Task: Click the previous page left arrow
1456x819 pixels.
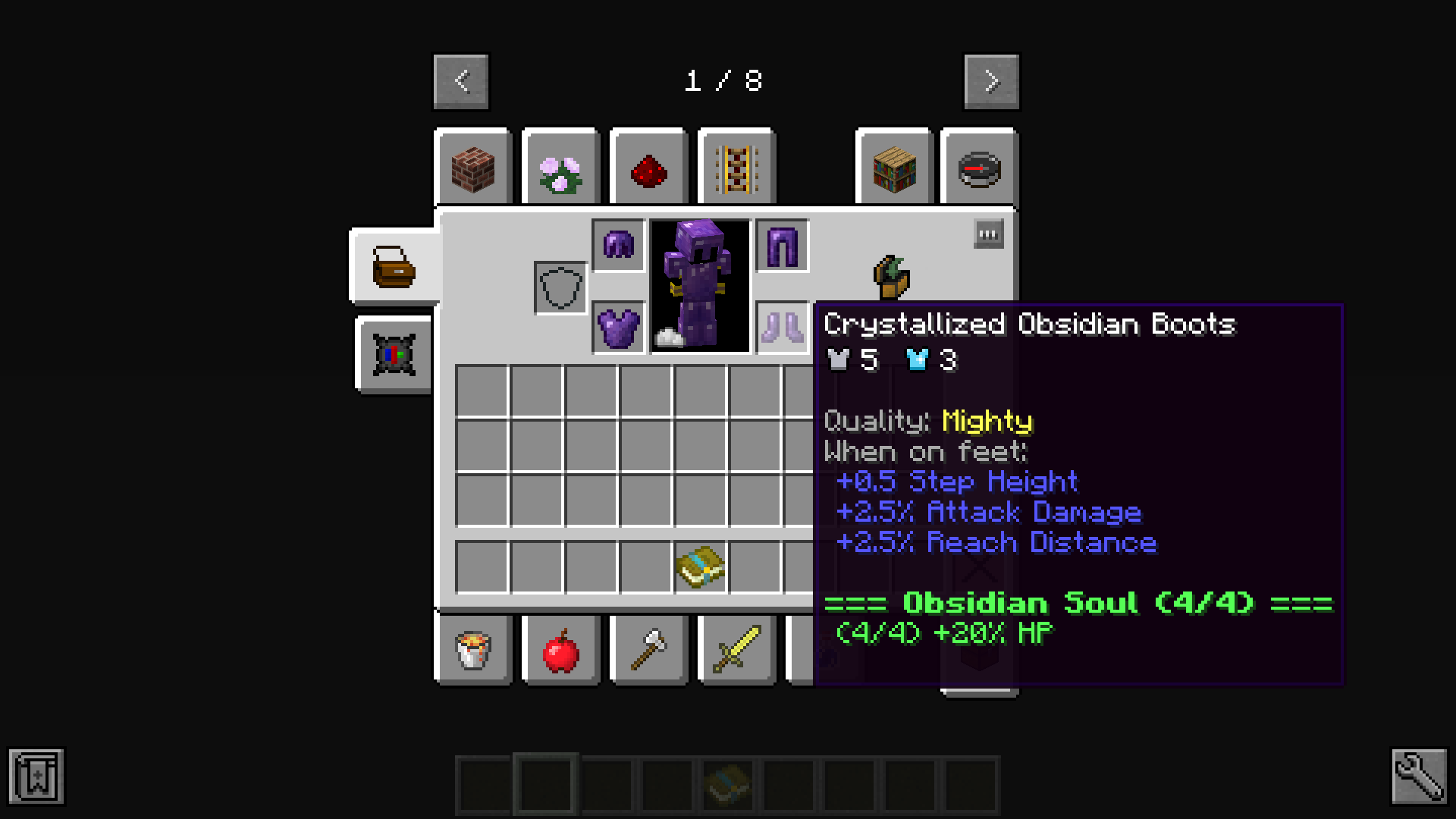Action: coord(460,81)
